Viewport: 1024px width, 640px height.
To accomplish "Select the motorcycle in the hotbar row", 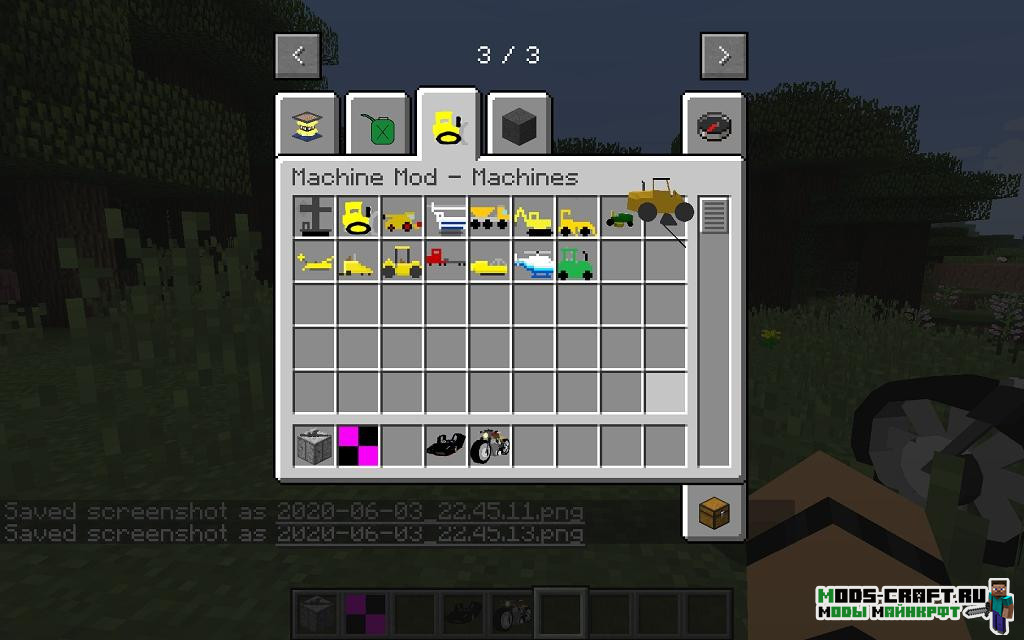I will 489,445.
